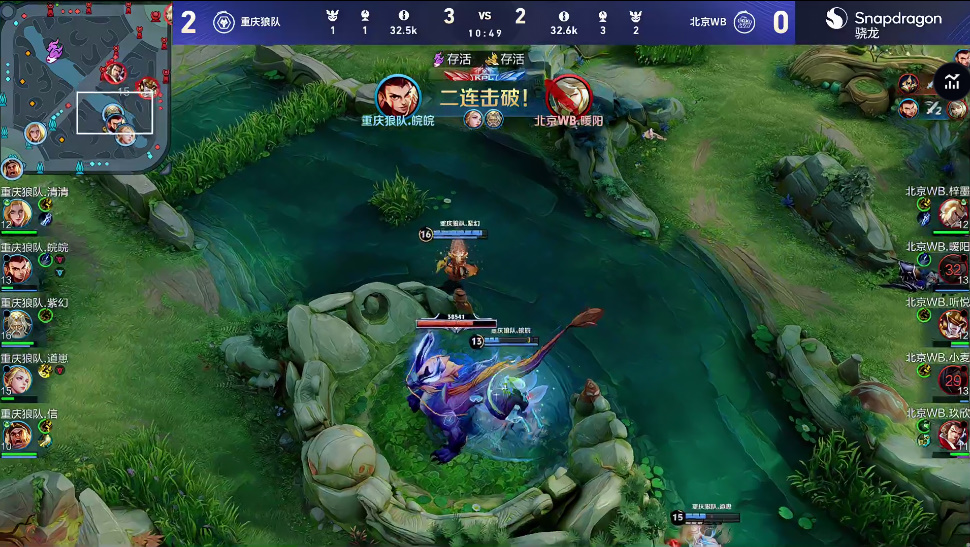
Task: Click the 北京WB team logo in the scoreboard
Action: [744, 22]
